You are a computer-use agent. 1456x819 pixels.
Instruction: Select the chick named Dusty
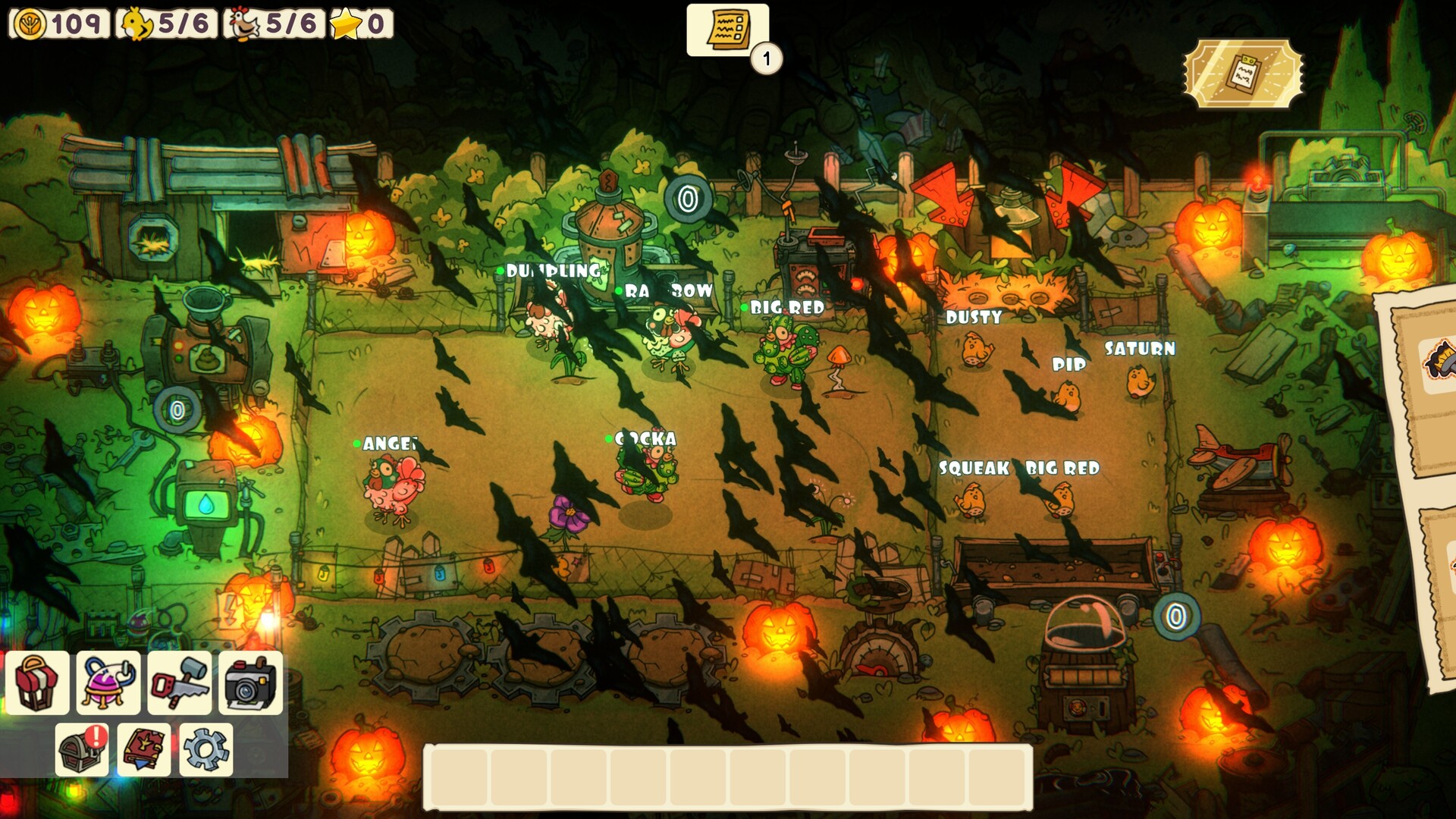pyautogui.click(x=976, y=350)
